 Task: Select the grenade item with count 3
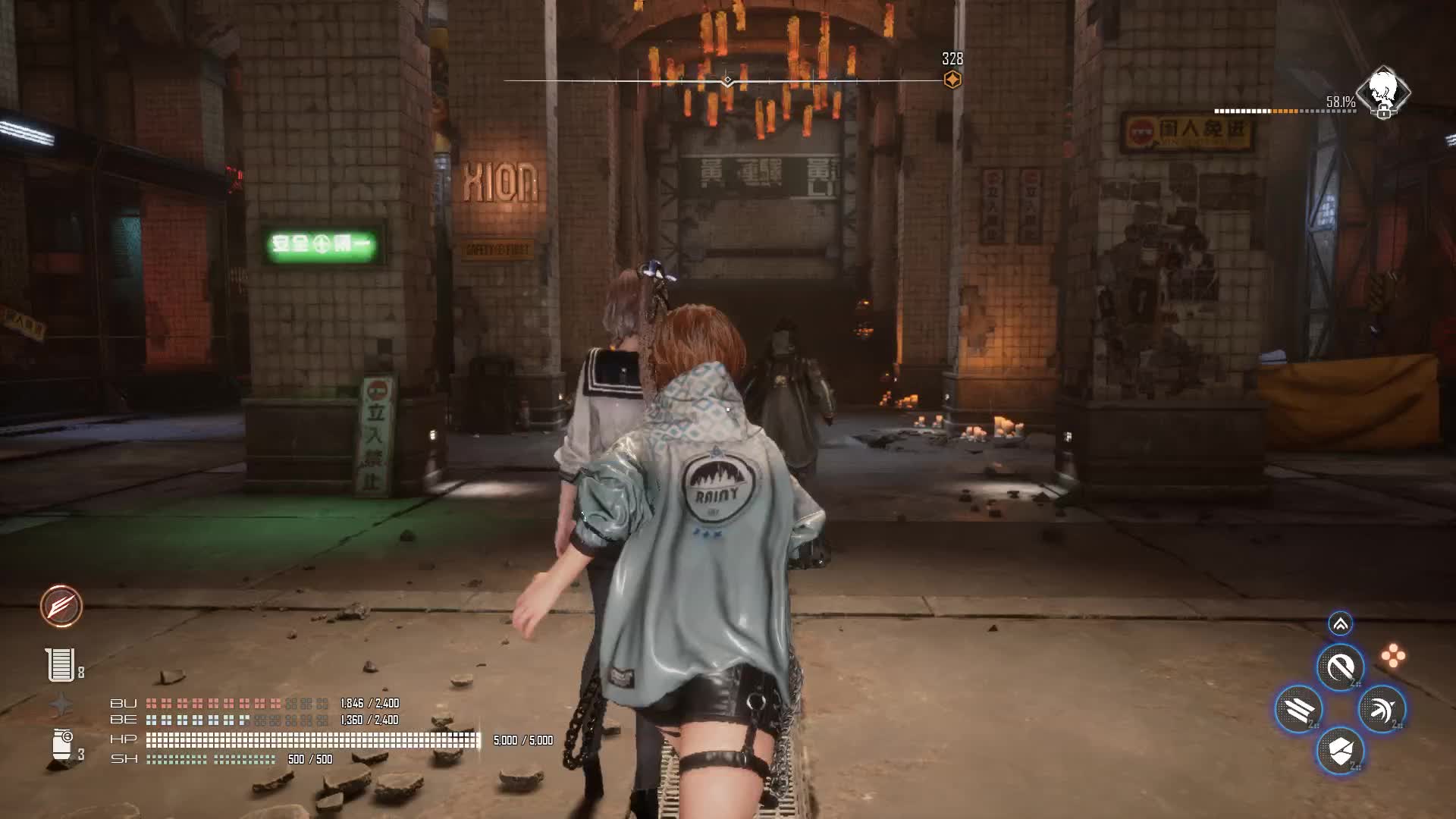click(62, 745)
